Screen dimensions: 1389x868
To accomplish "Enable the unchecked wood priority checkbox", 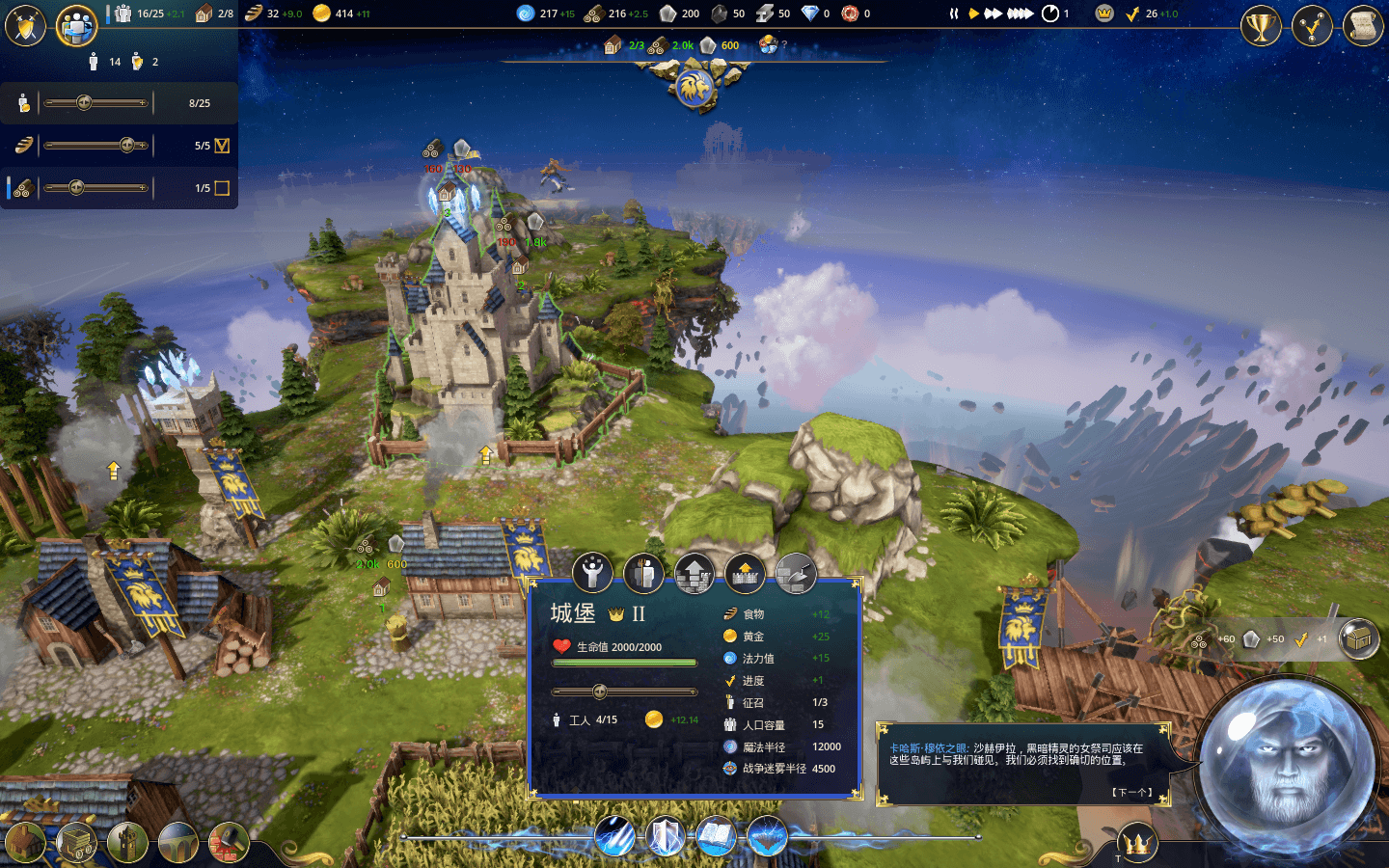I will [x=222, y=188].
